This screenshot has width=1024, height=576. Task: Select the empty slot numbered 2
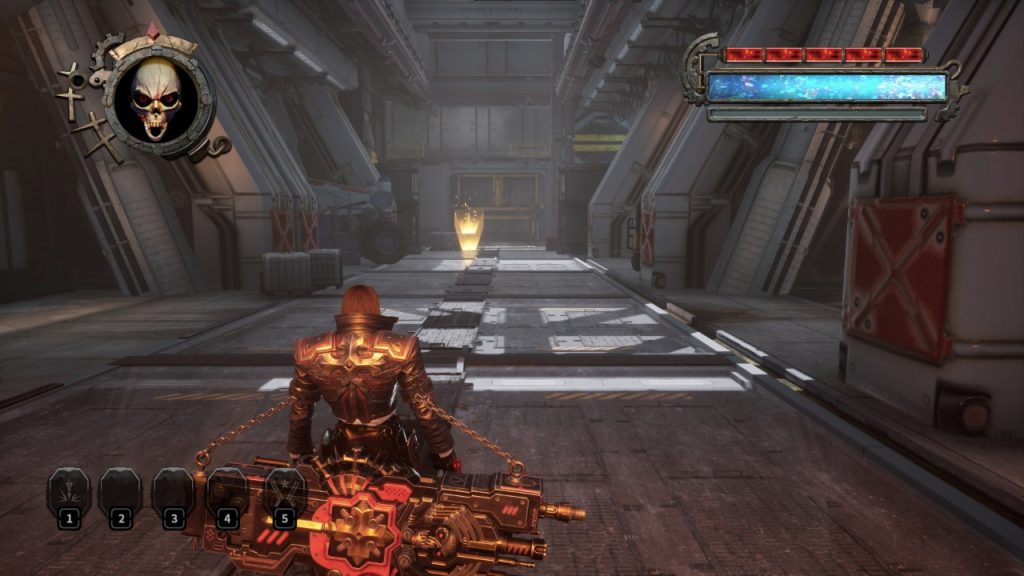coord(121,494)
